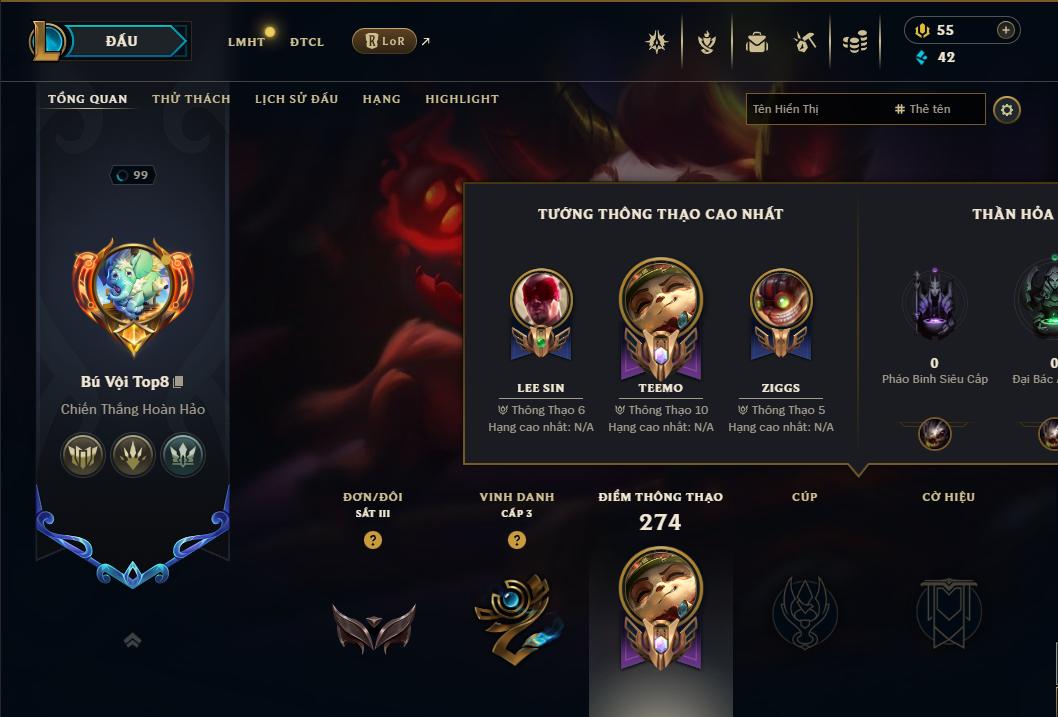Select the Lee Sin mastery champion
Image resolution: width=1058 pixels, height=717 pixels.
(x=541, y=300)
